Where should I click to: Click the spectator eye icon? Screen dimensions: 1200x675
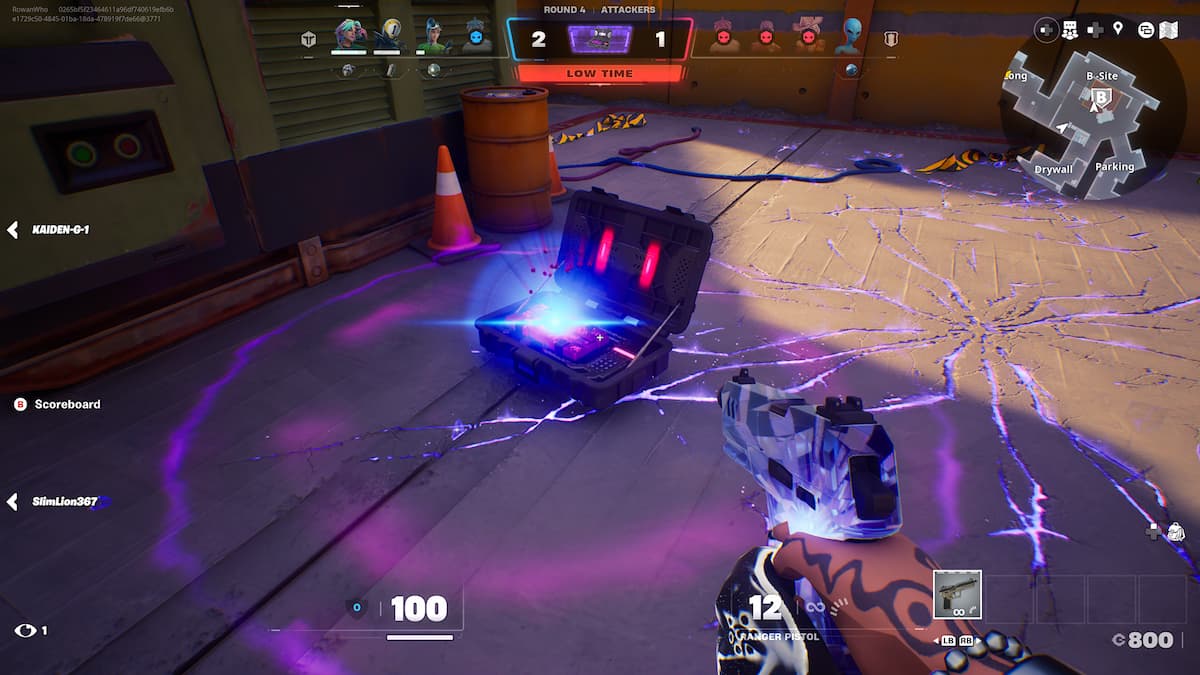click(x=25, y=630)
